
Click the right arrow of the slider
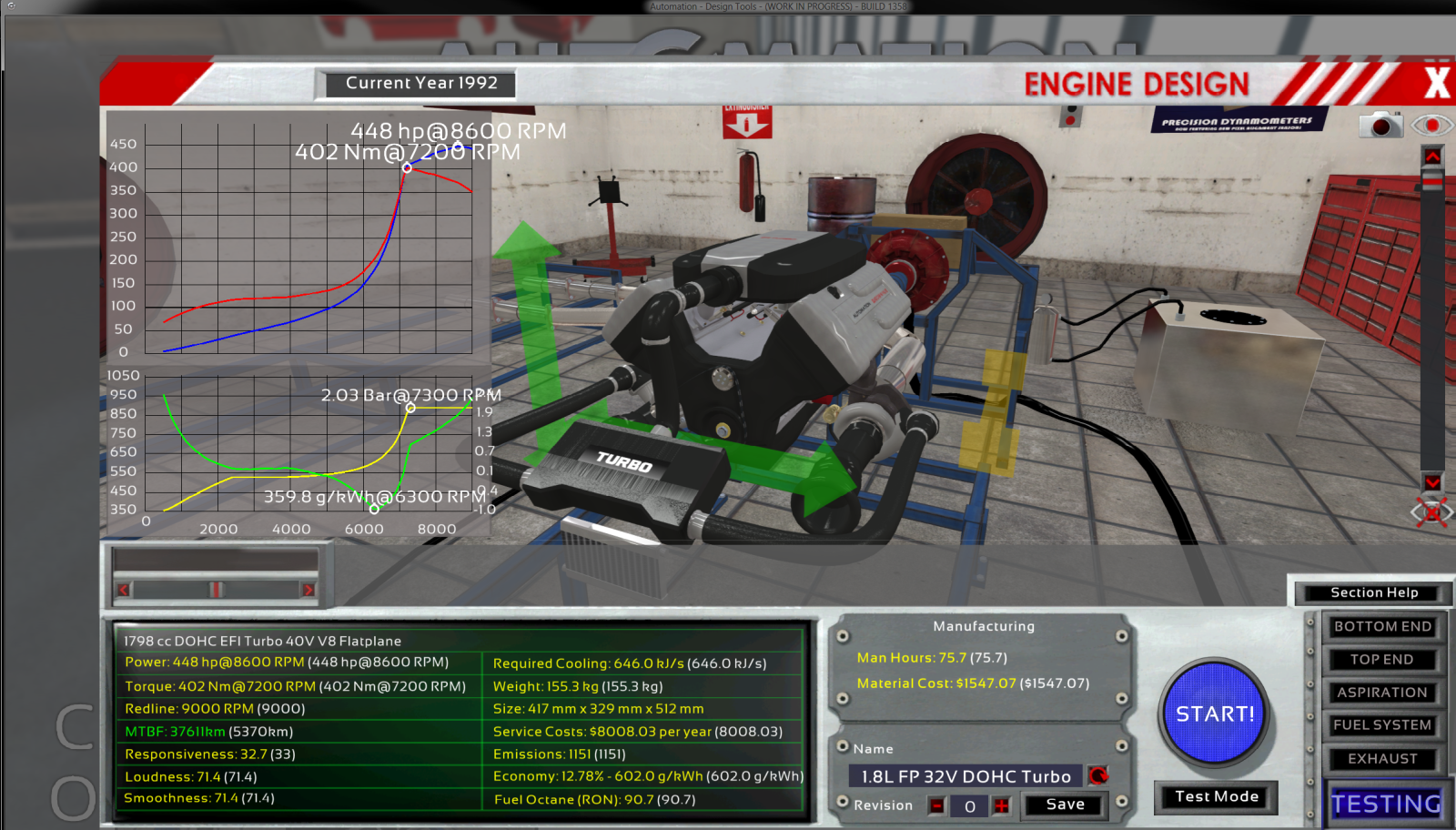click(x=308, y=590)
